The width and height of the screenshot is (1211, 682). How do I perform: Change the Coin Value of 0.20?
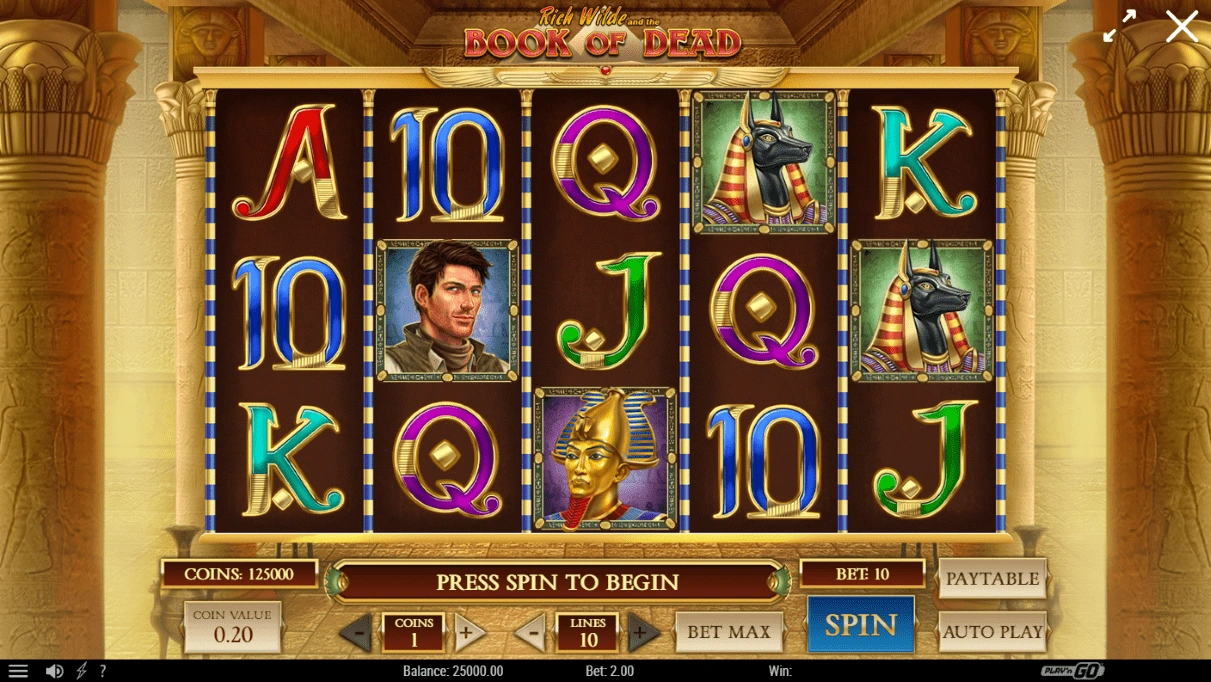coord(232,627)
